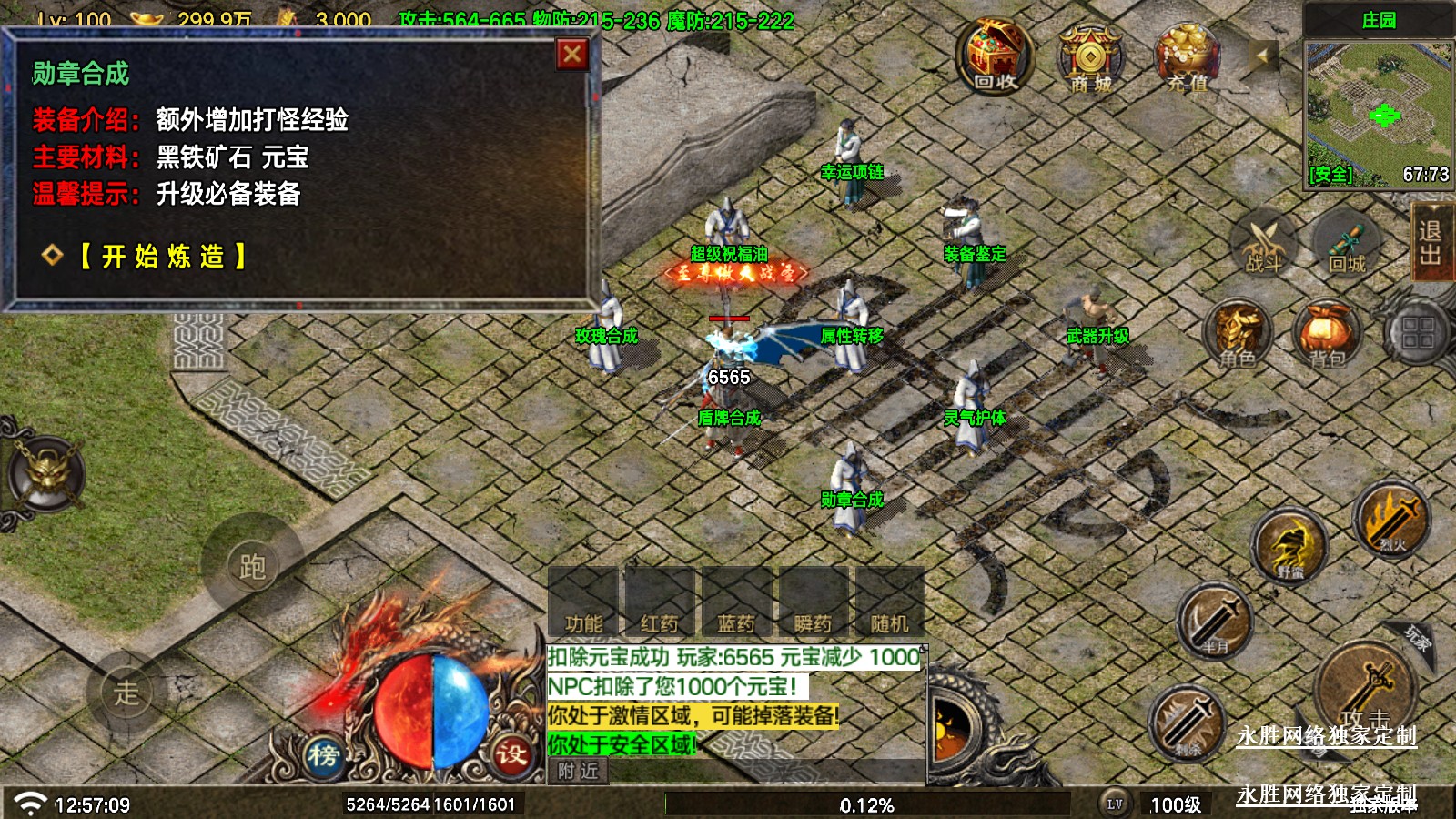Select the 开始炼造 option

[x=163, y=257]
